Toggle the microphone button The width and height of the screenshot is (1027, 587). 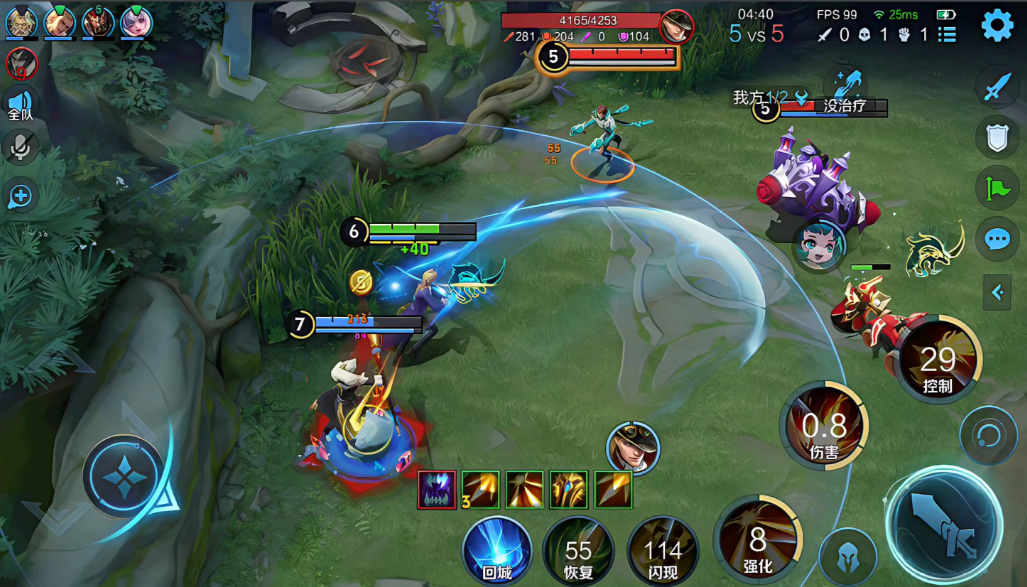coord(19,148)
